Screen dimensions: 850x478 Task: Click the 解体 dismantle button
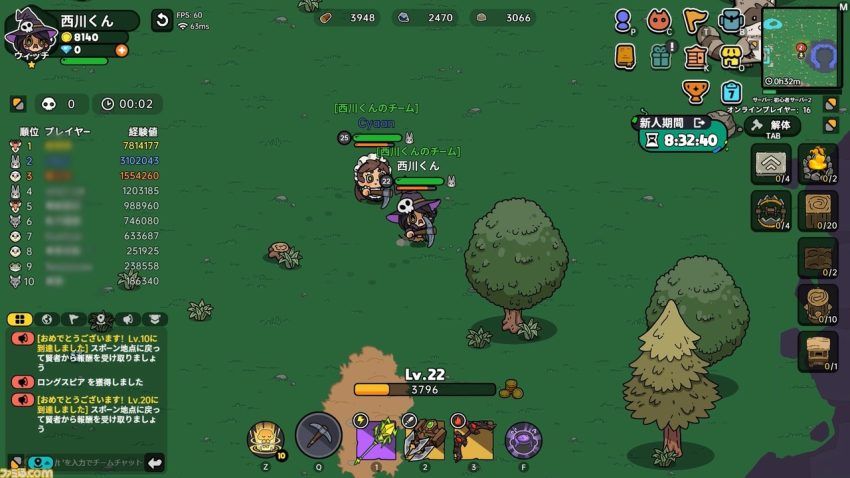point(773,126)
